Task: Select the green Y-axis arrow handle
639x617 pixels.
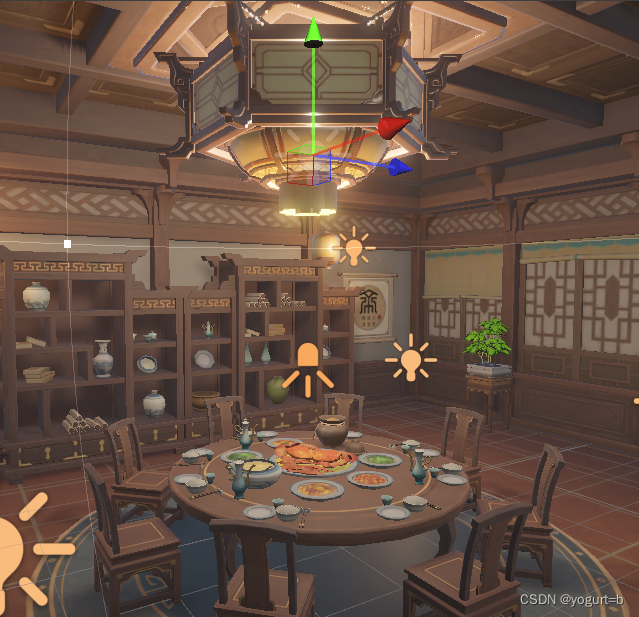Action: point(314,32)
